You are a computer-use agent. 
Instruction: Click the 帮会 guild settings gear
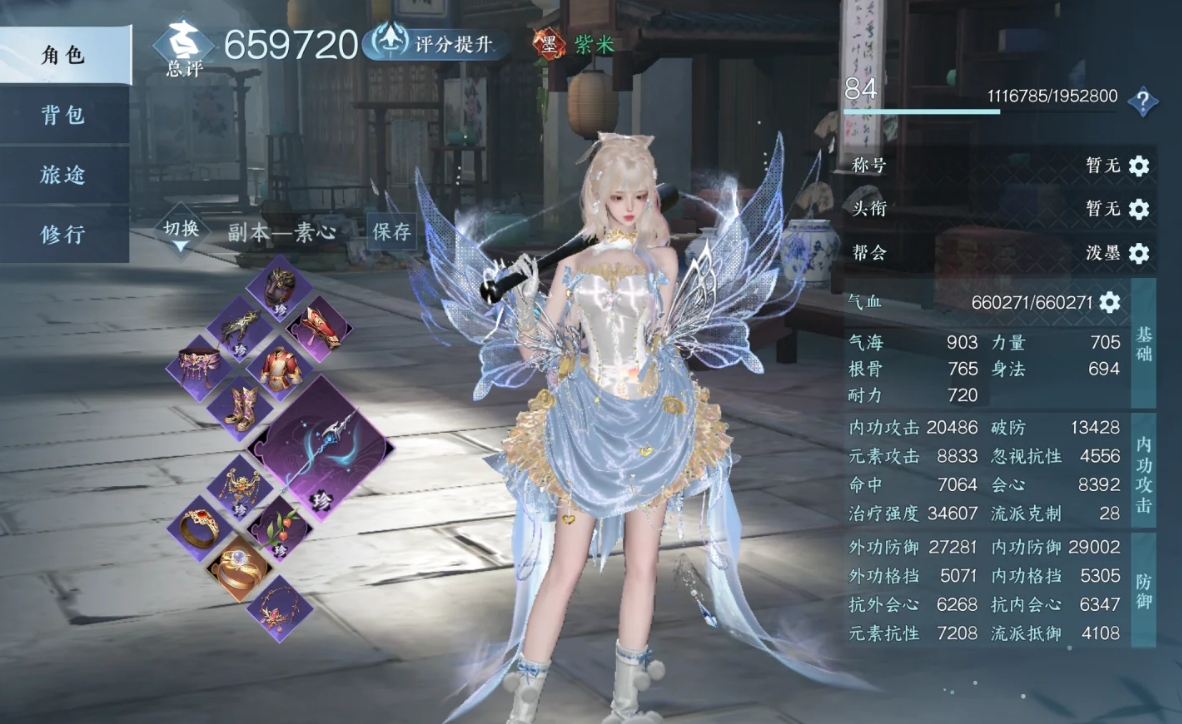[1138, 253]
